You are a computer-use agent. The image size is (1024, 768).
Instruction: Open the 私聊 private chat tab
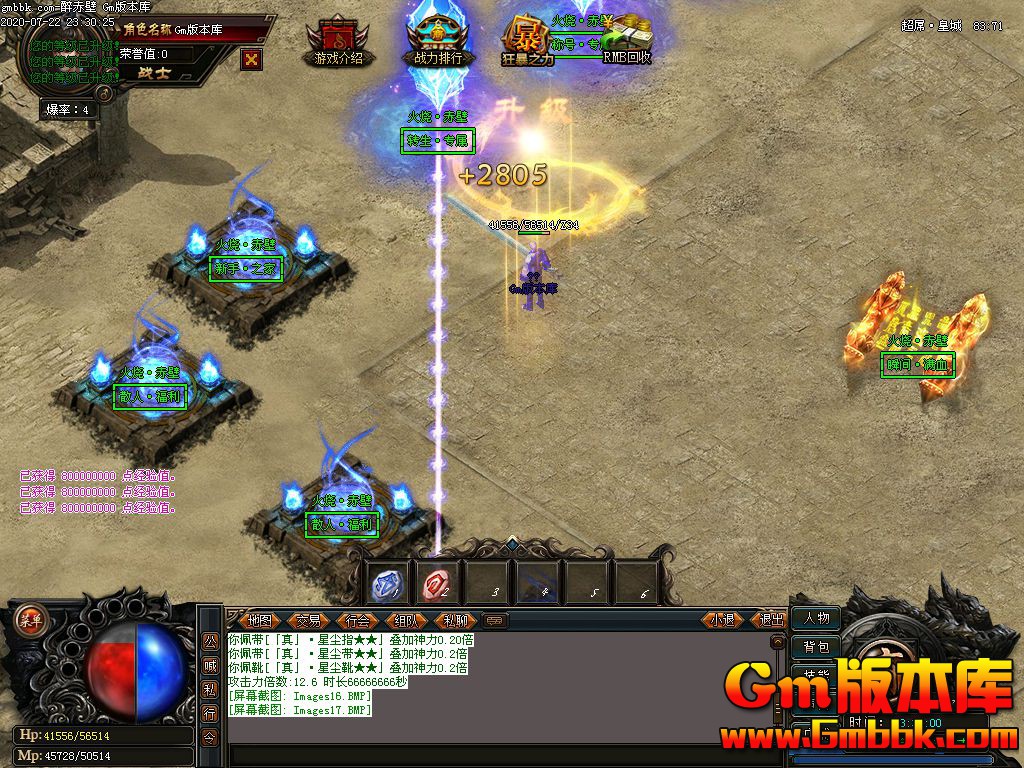(x=456, y=620)
